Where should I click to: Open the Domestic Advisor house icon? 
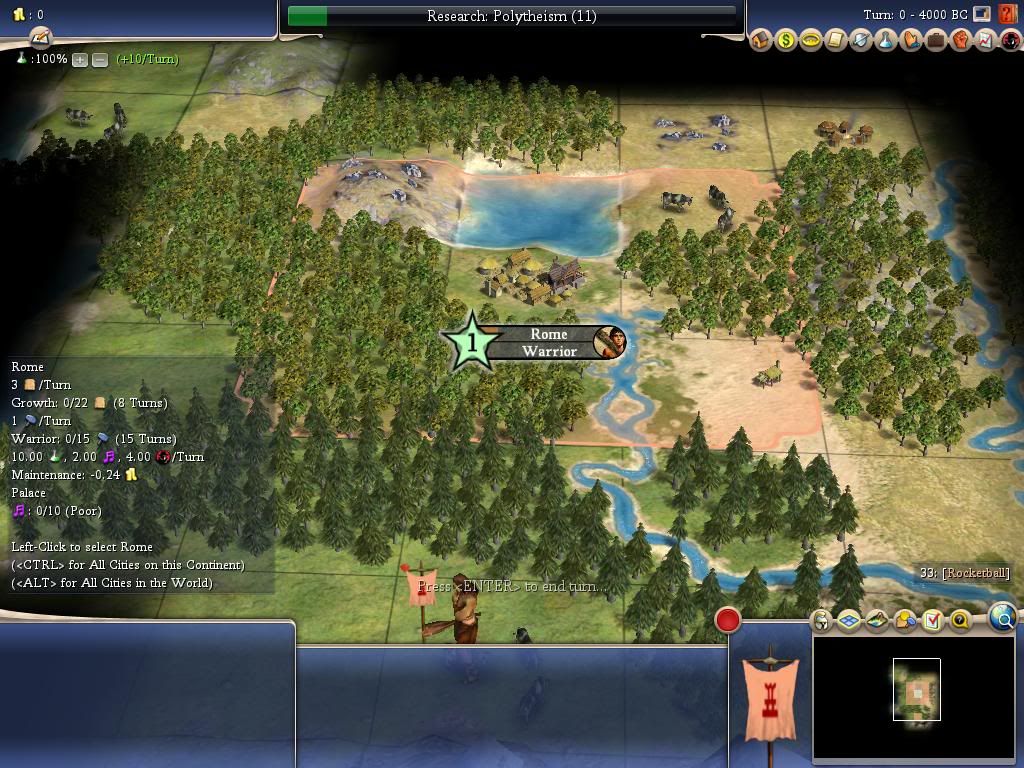pos(761,41)
